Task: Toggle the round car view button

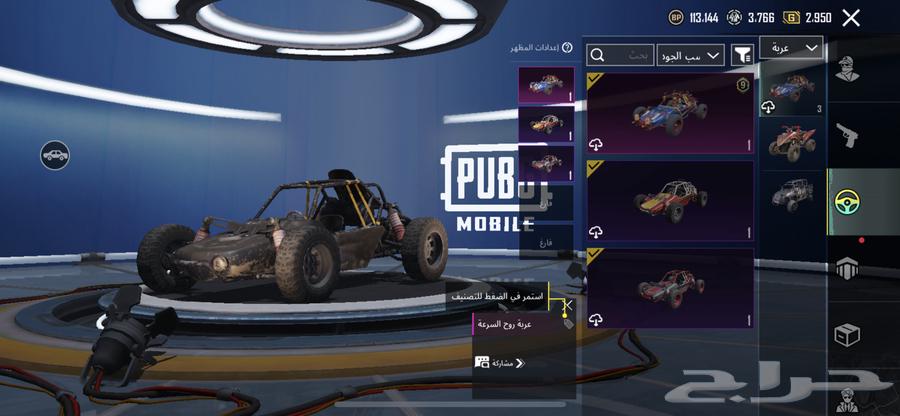Action: pos(55,155)
